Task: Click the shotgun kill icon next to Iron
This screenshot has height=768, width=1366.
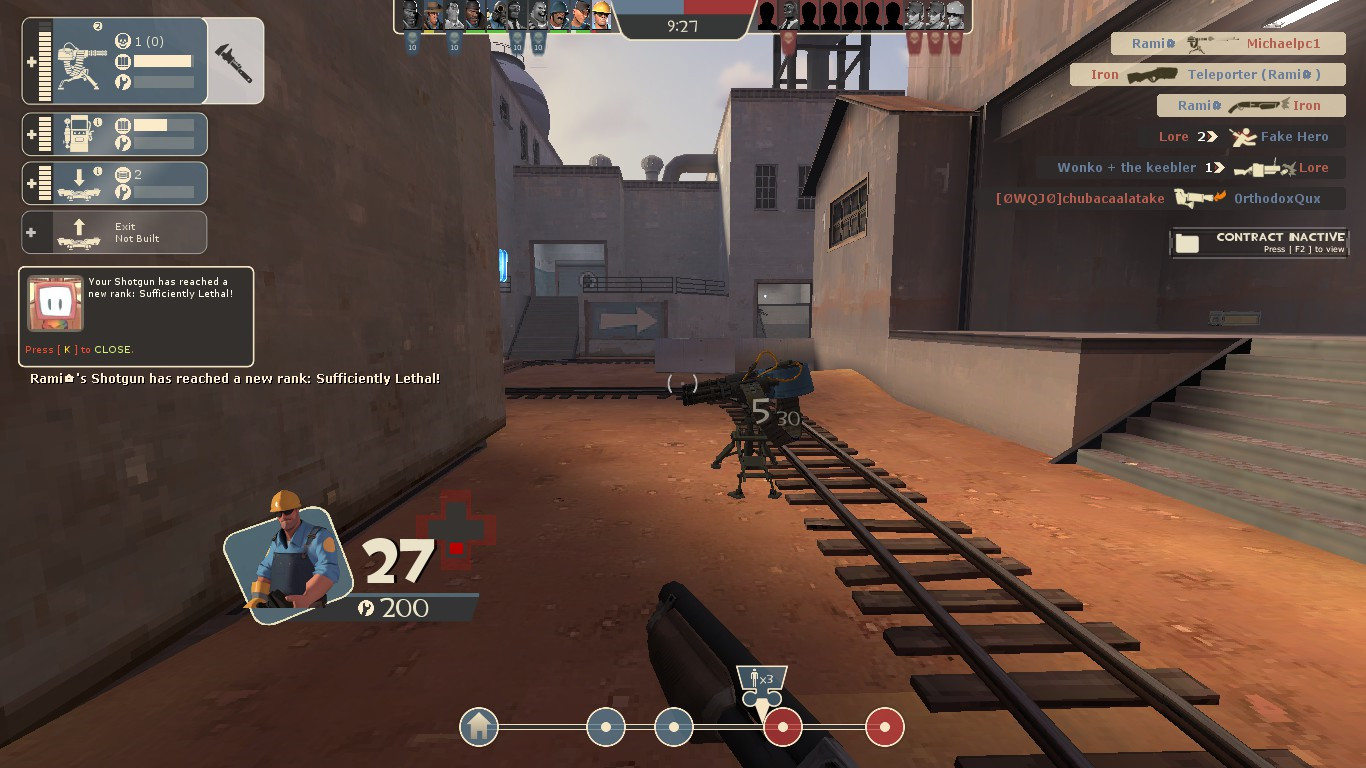Action: 1257,106
